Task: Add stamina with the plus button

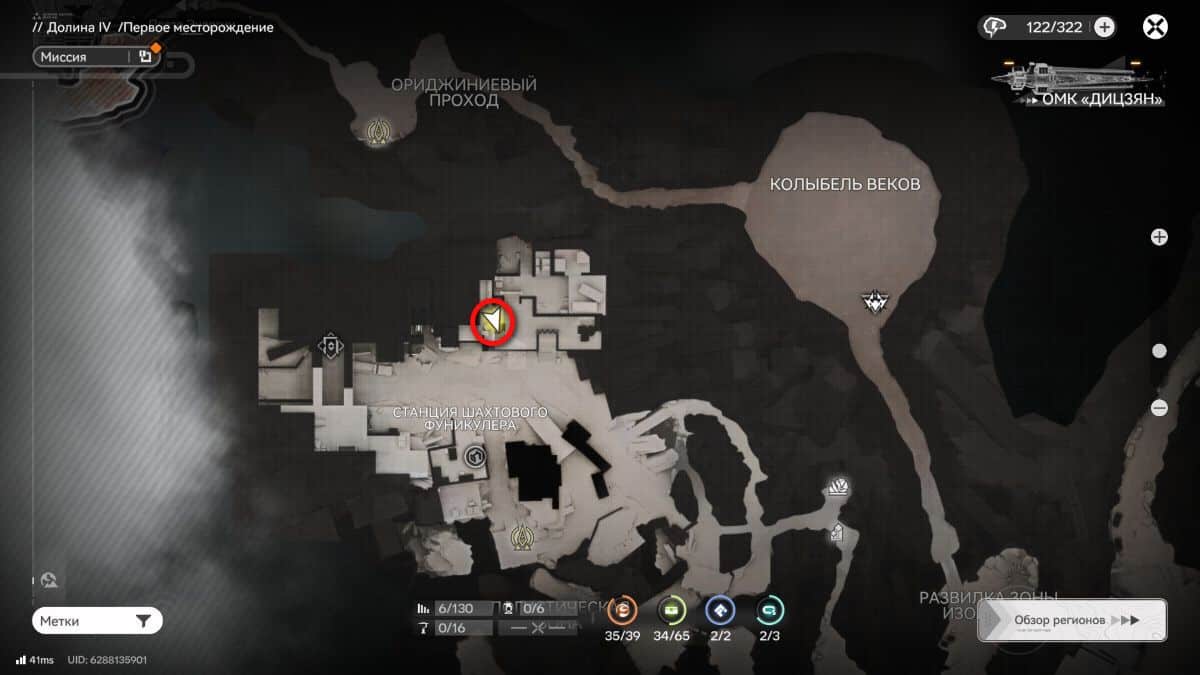Action: [x=1104, y=27]
